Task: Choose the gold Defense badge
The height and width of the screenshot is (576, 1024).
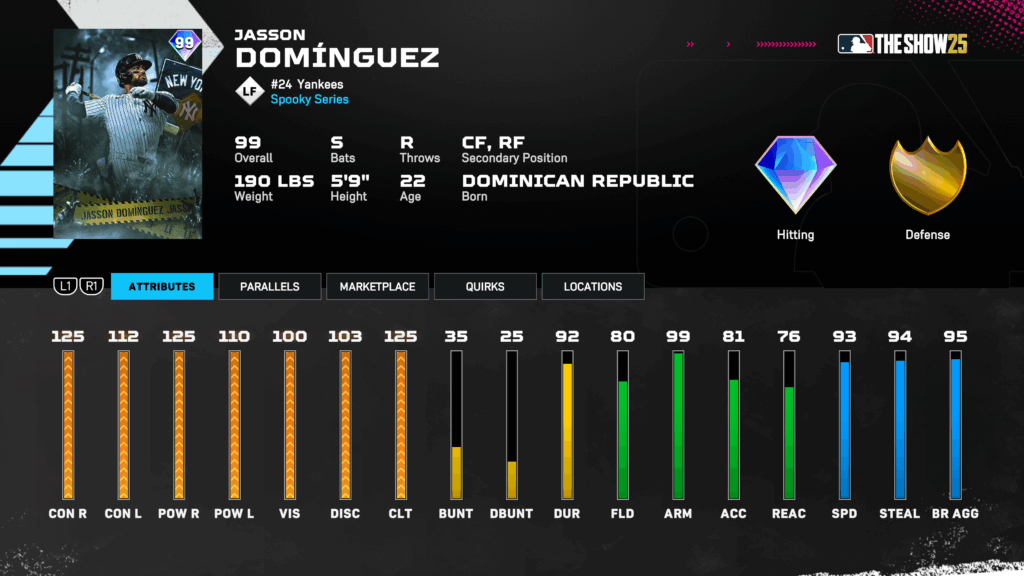Action: coord(927,177)
